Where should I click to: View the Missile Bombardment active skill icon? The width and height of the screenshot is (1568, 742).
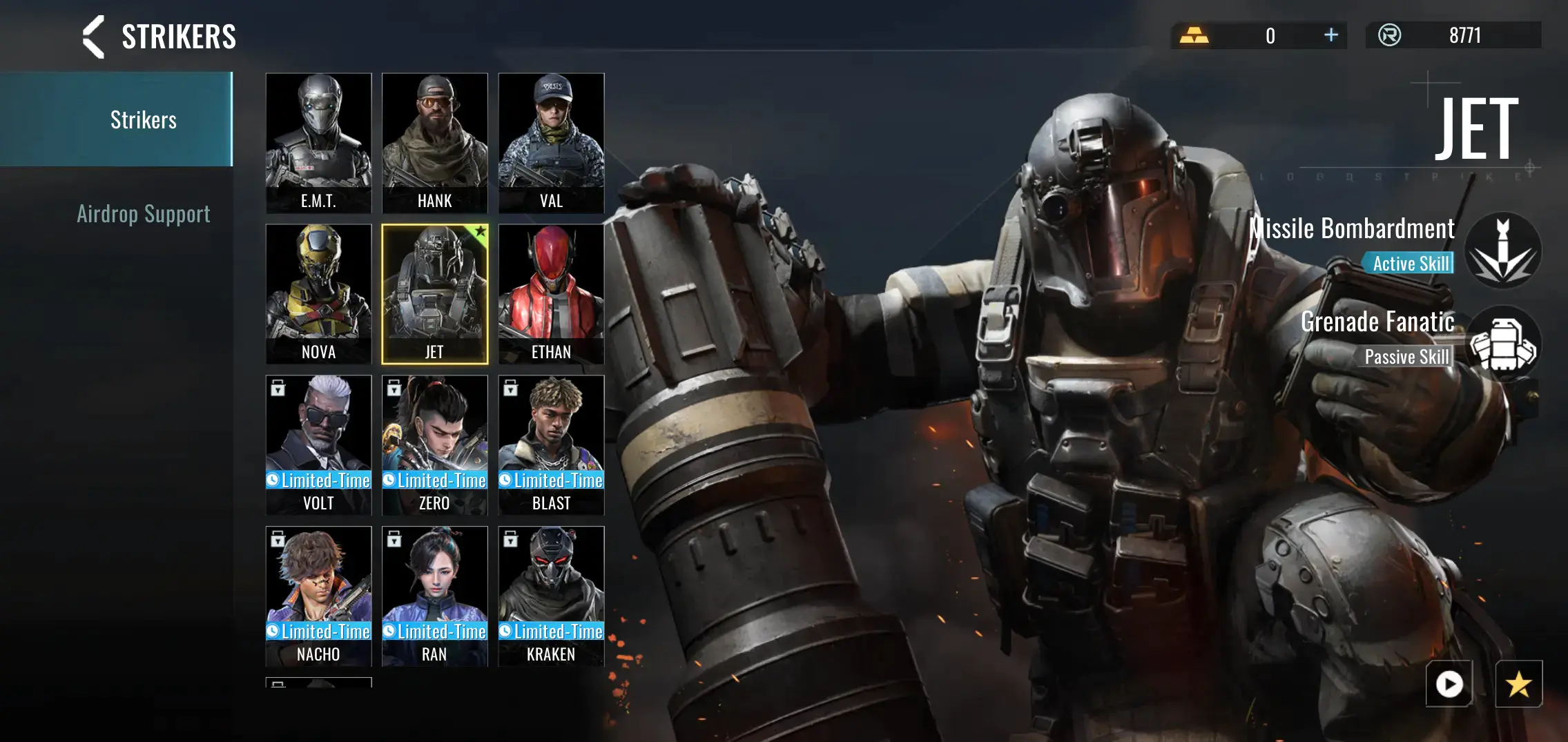pos(1502,250)
